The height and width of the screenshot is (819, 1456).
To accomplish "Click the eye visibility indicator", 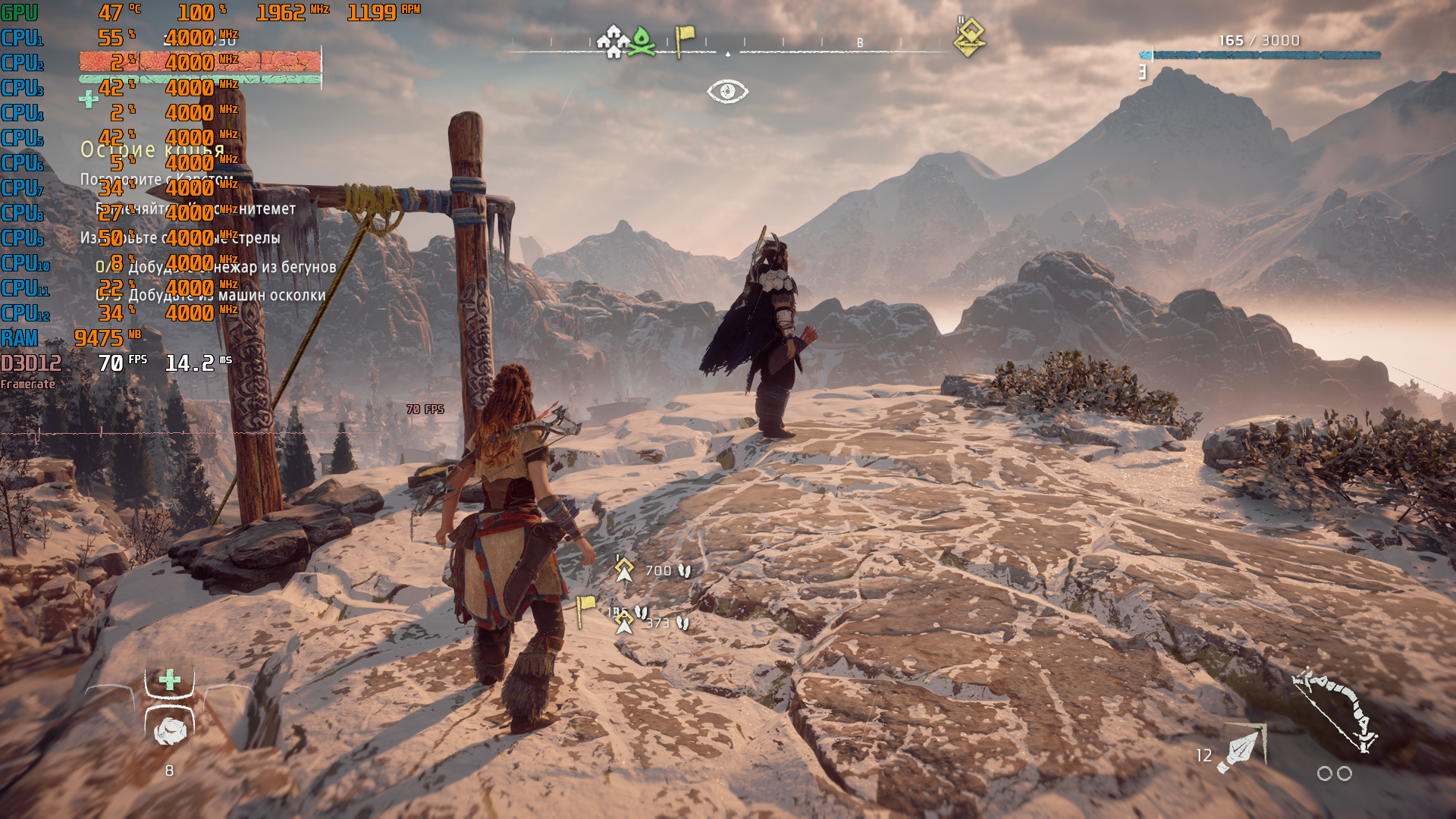I will [727, 92].
